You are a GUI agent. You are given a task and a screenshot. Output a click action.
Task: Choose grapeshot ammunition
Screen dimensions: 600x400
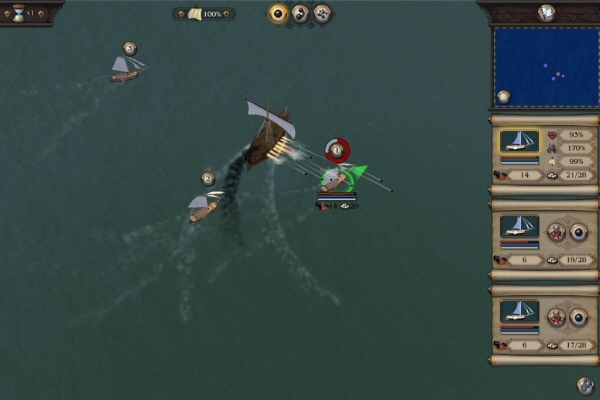tap(322, 13)
